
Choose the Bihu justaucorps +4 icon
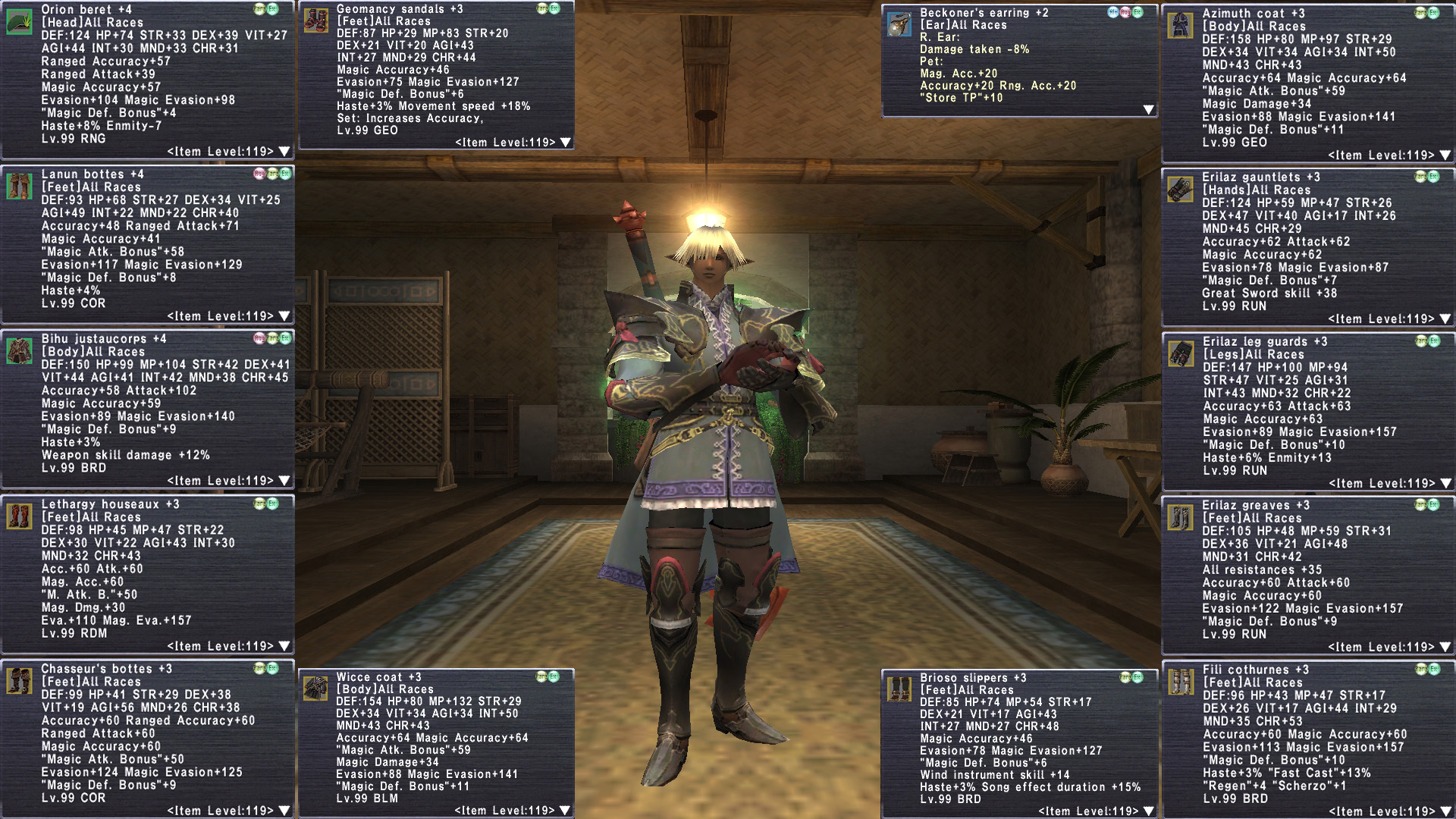(19, 350)
